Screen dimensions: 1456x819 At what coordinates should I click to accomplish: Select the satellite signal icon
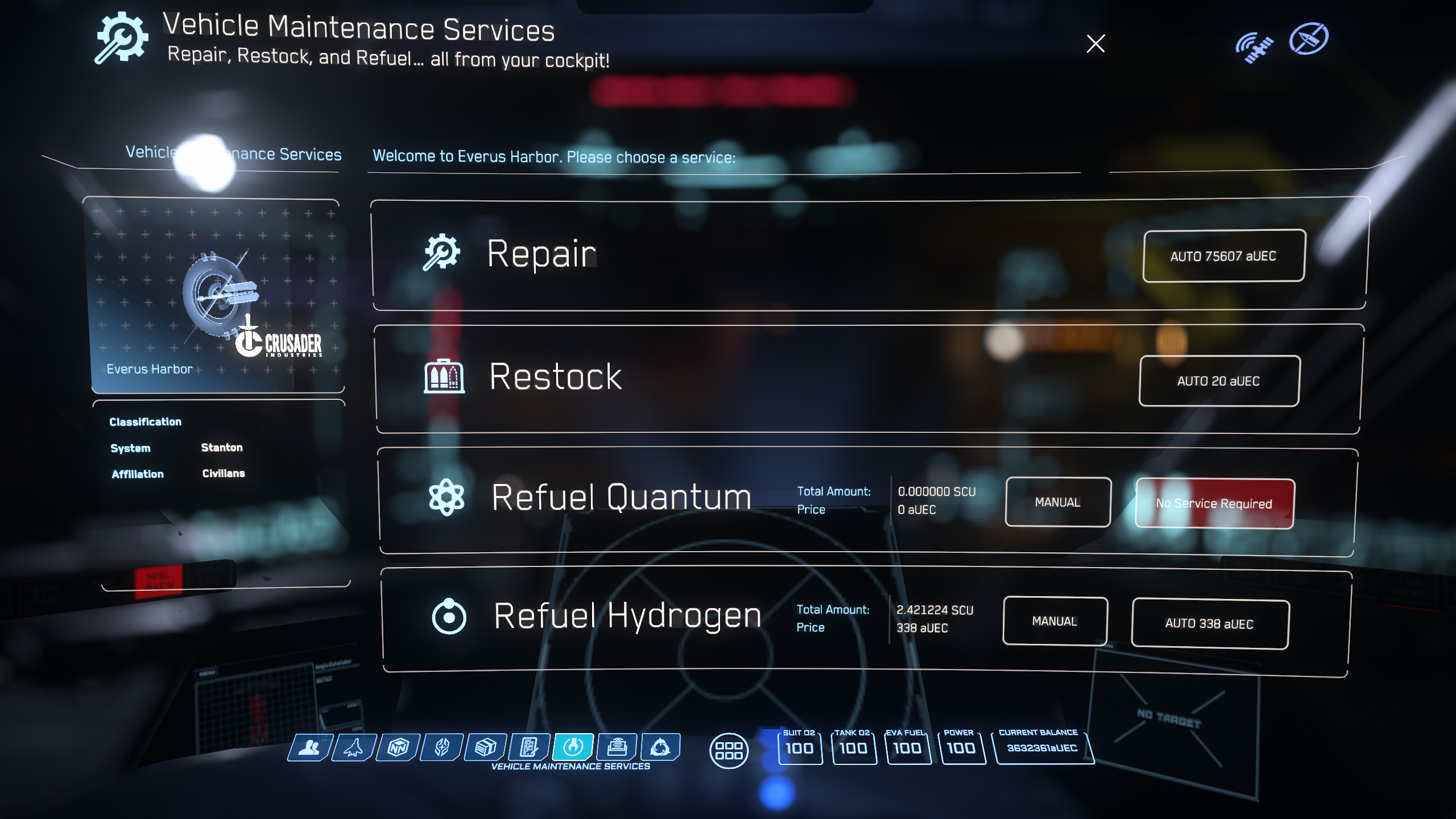point(1254,47)
